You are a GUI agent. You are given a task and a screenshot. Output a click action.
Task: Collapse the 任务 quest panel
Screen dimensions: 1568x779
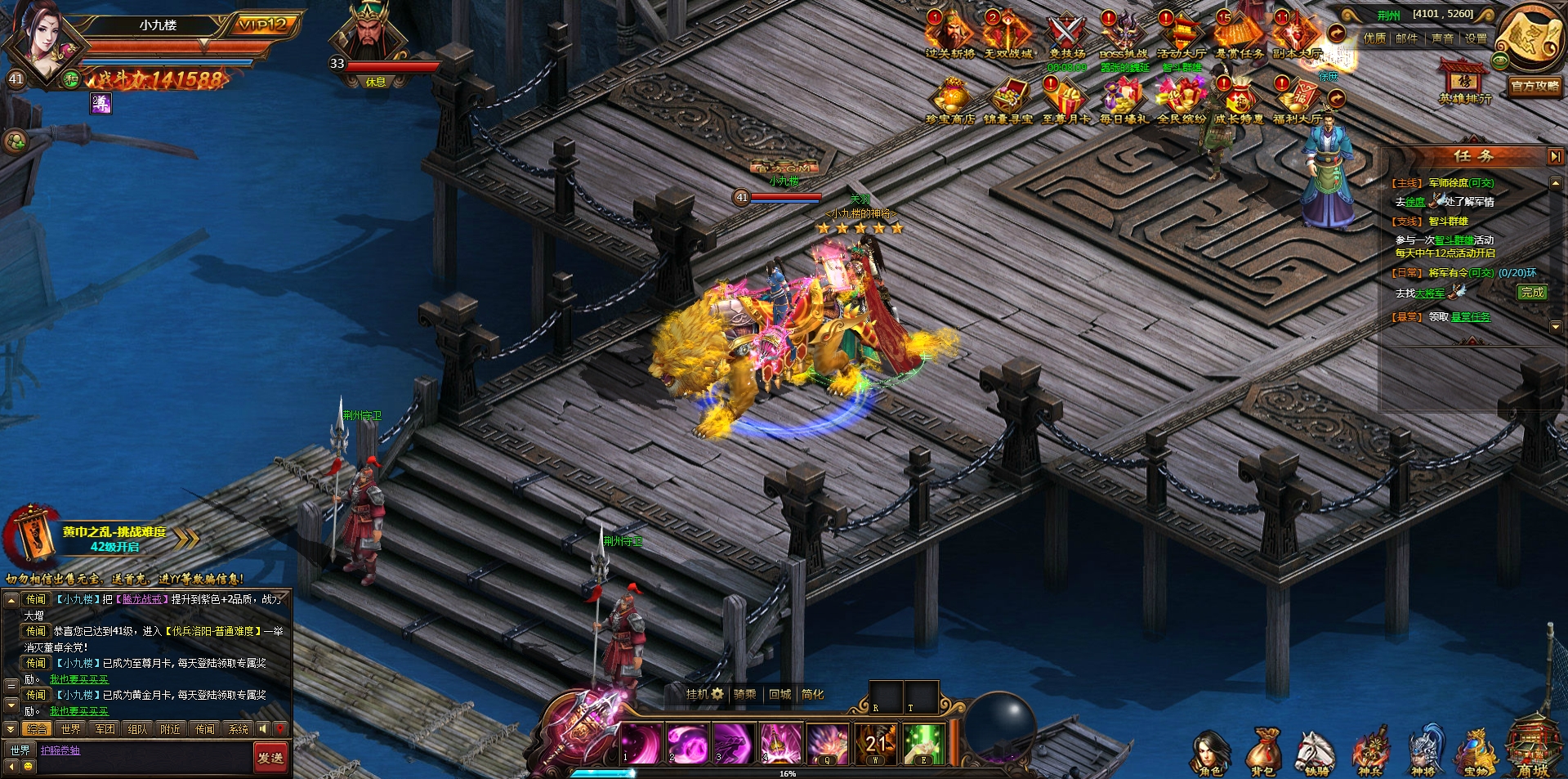point(1554,155)
